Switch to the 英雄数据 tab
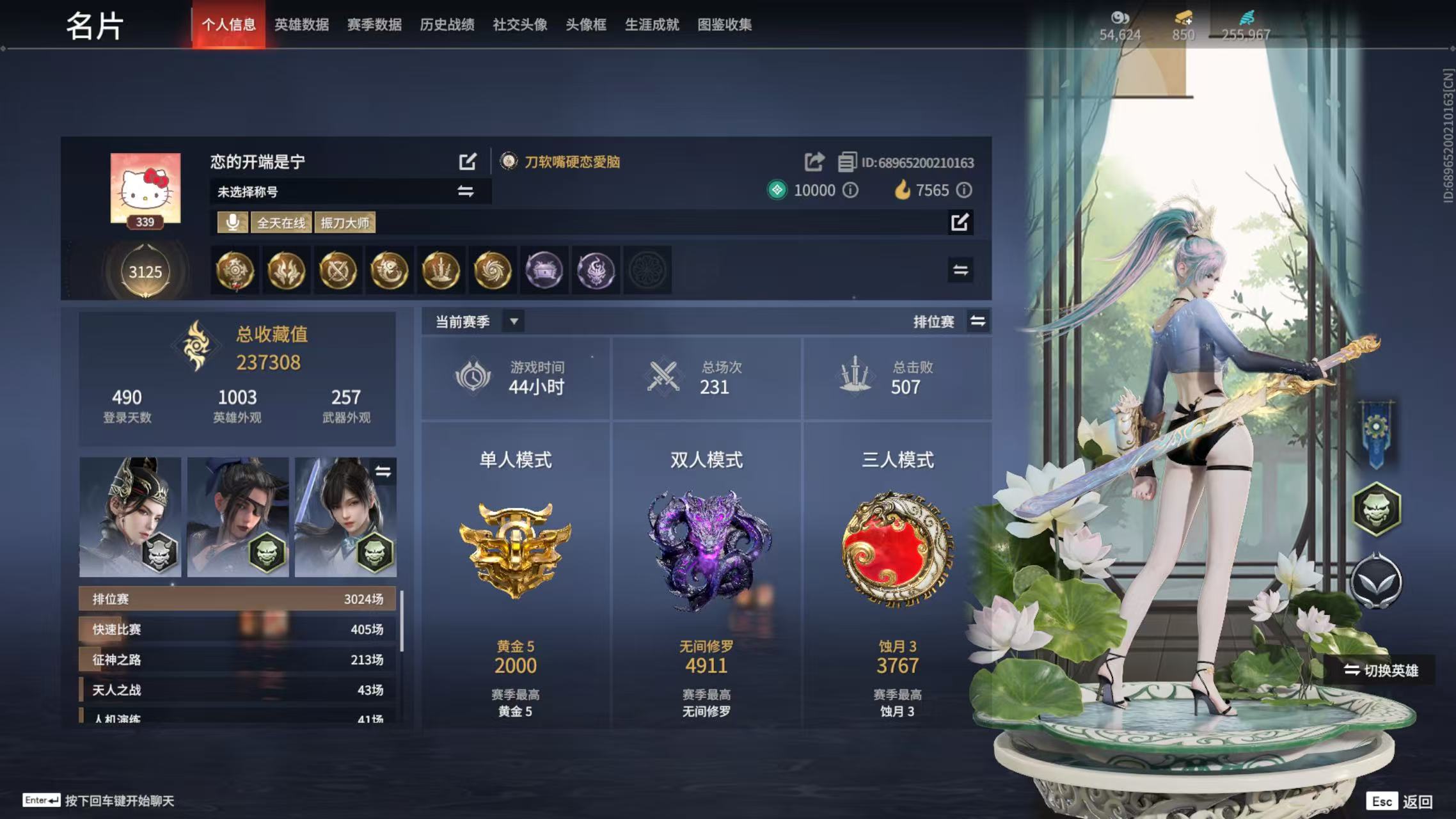The height and width of the screenshot is (819, 1456). 303,24
